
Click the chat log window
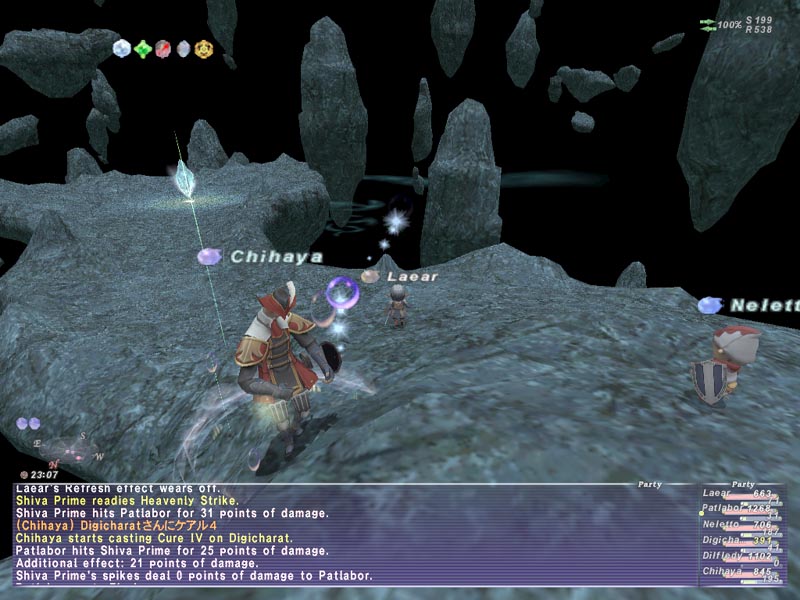click(x=350, y=535)
